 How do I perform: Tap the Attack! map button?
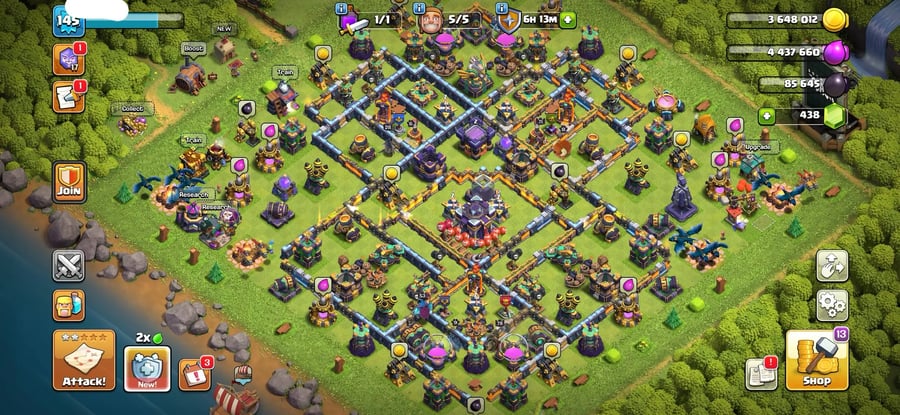[x=86, y=361]
